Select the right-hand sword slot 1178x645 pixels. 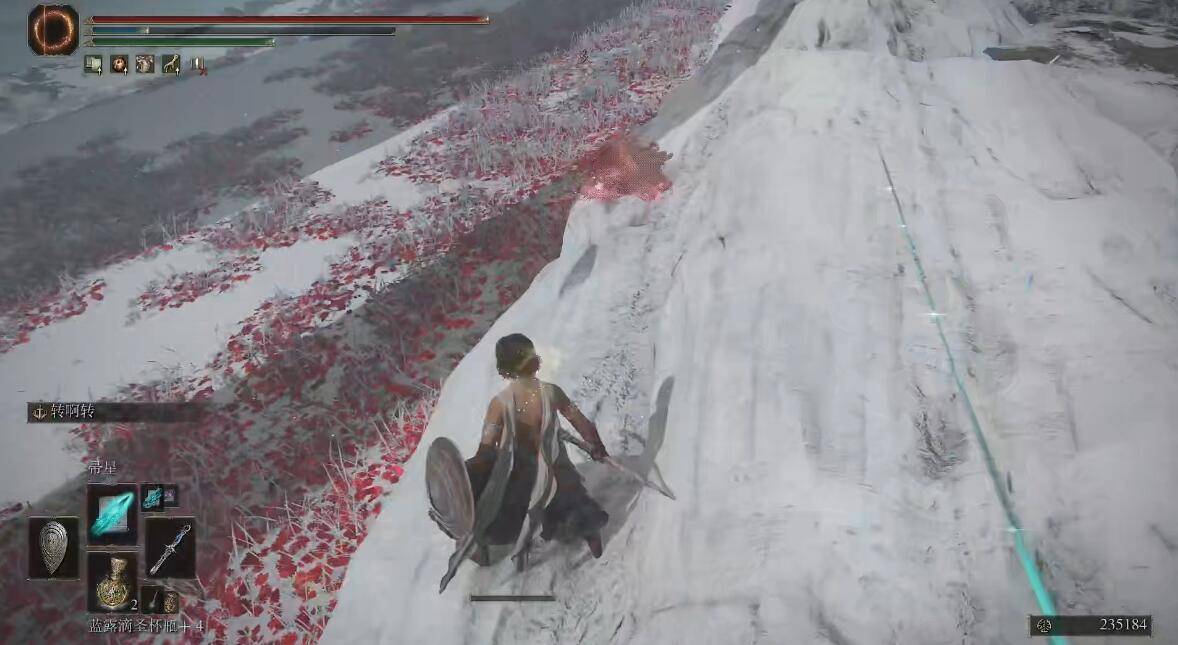pyautogui.click(x=169, y=547)
